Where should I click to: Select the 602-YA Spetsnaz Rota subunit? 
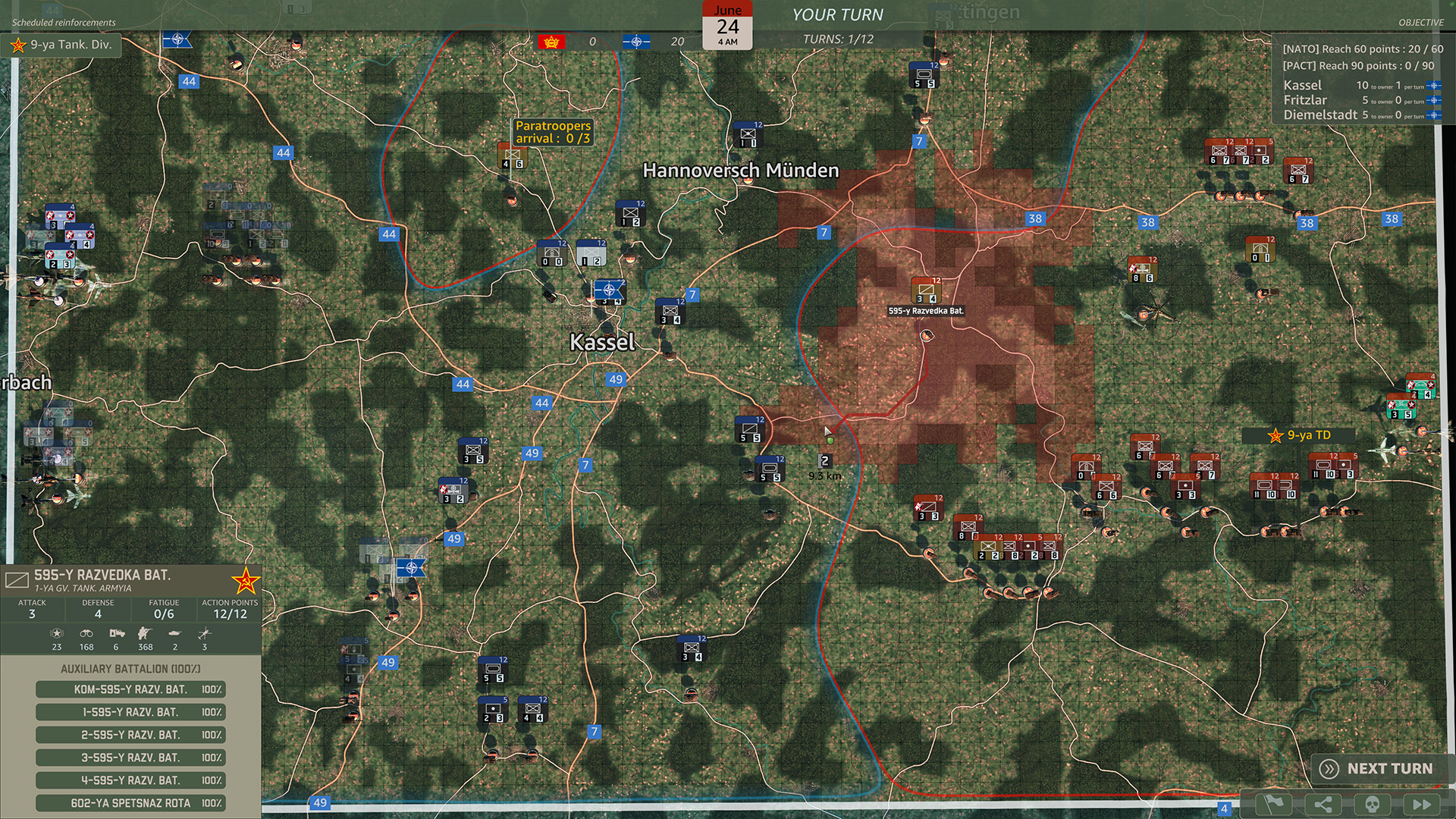pyautogui.click(x=130, y=803)
